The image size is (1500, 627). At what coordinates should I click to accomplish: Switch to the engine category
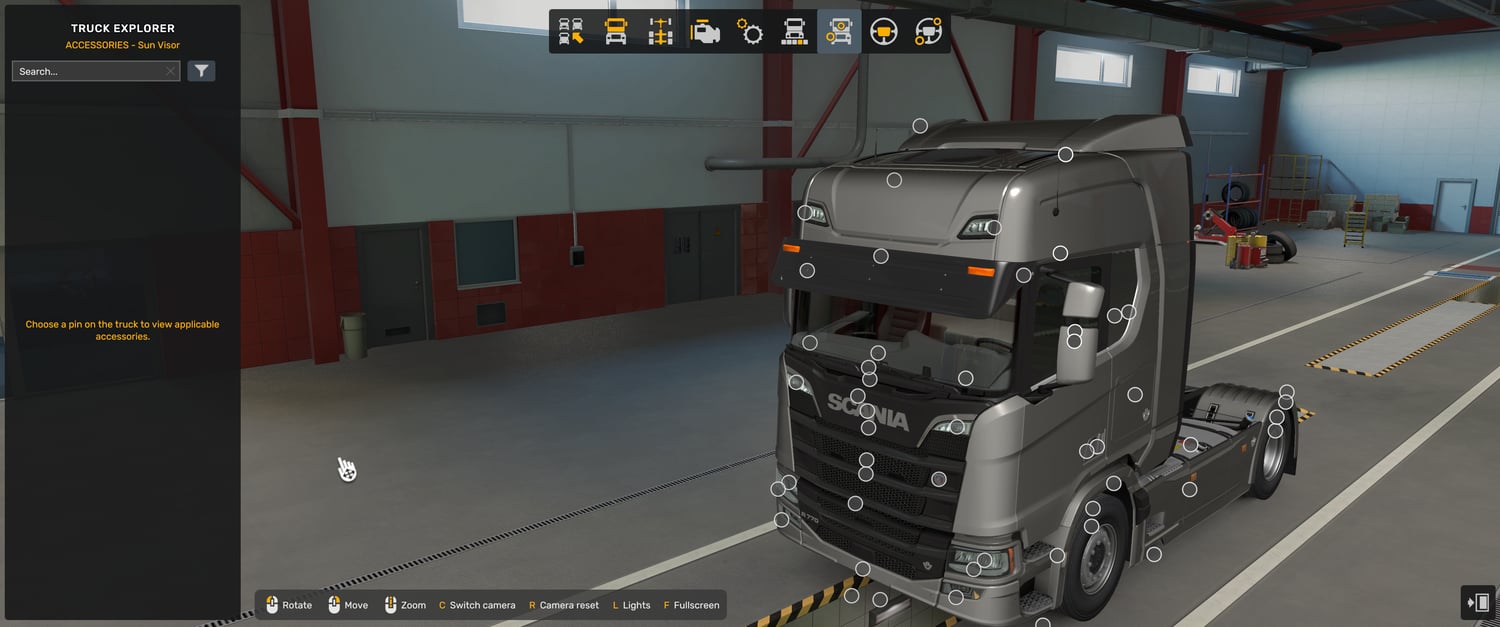[x=705, y=32]
